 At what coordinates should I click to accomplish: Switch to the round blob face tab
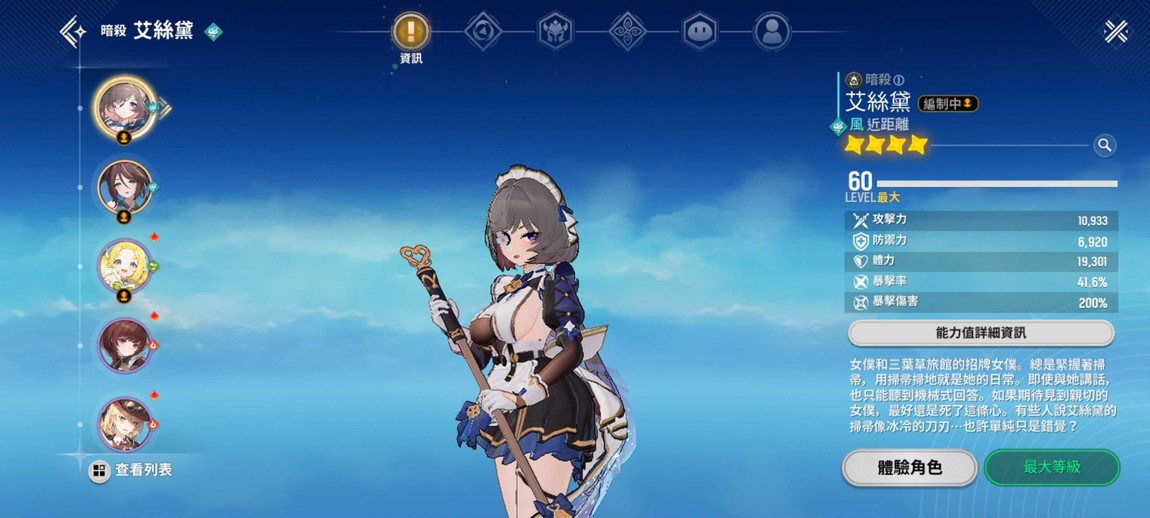click(699, 31)
